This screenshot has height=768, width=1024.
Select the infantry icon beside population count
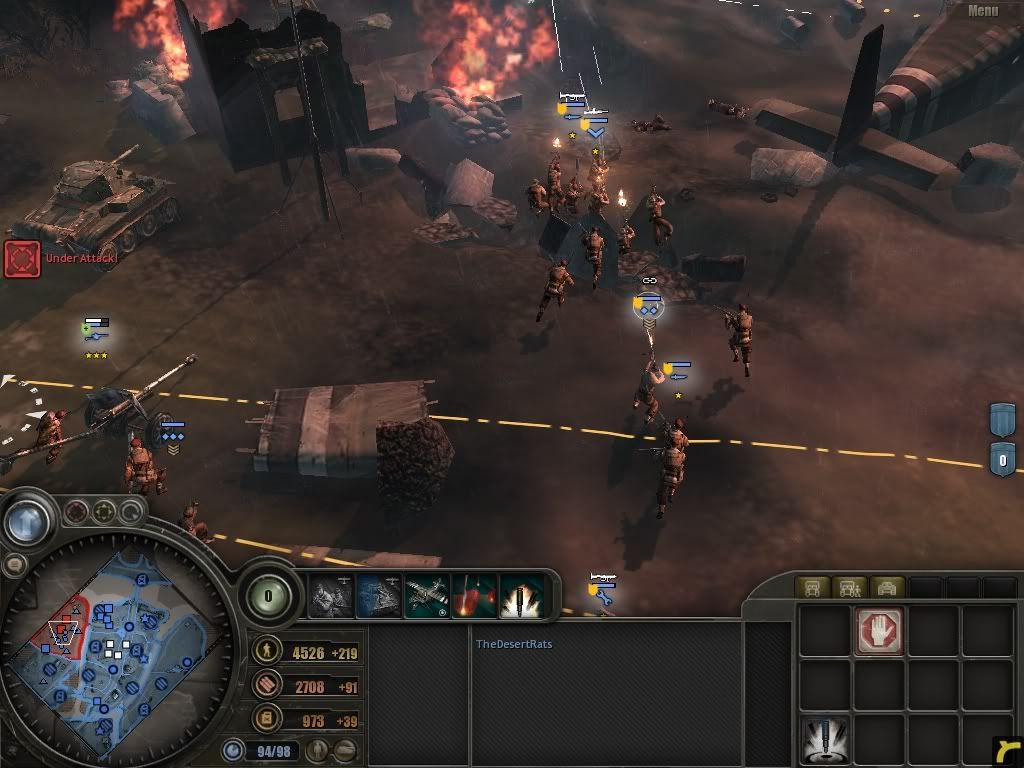315,750
